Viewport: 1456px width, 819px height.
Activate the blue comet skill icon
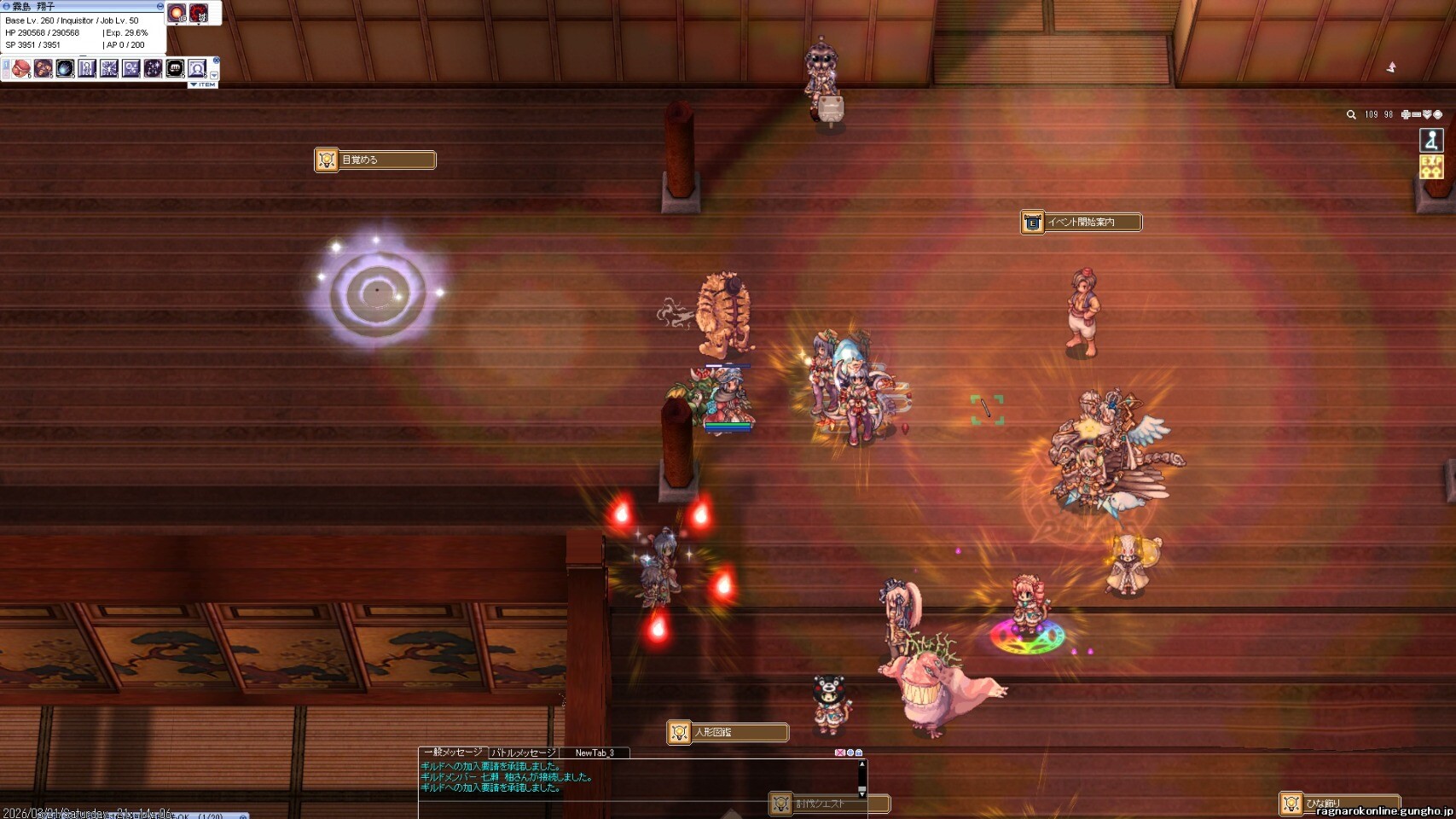coord(65,68)
